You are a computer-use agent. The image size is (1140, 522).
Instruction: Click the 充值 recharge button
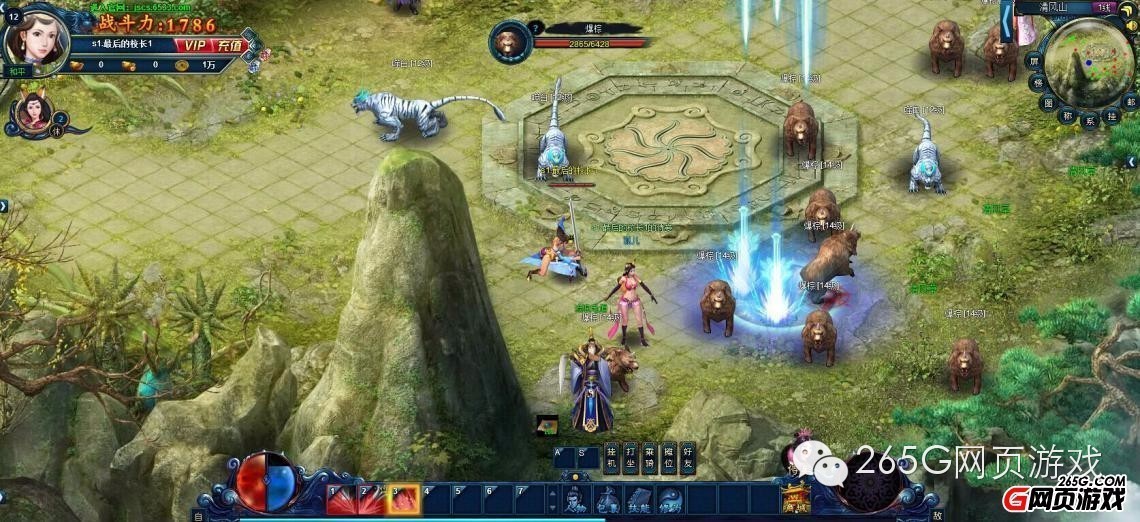click(230, 45)
